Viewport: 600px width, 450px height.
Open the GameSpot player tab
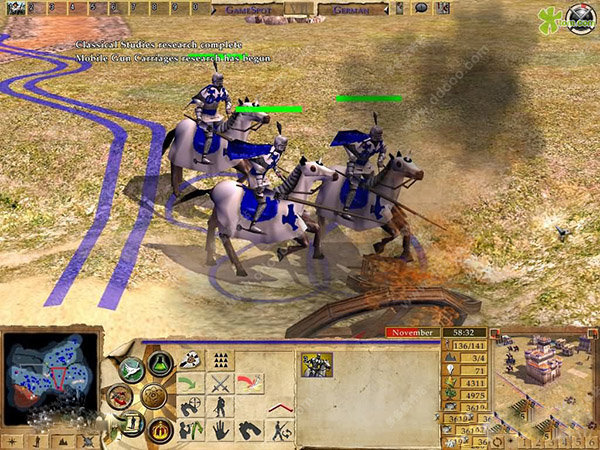[x=246, y=8]
